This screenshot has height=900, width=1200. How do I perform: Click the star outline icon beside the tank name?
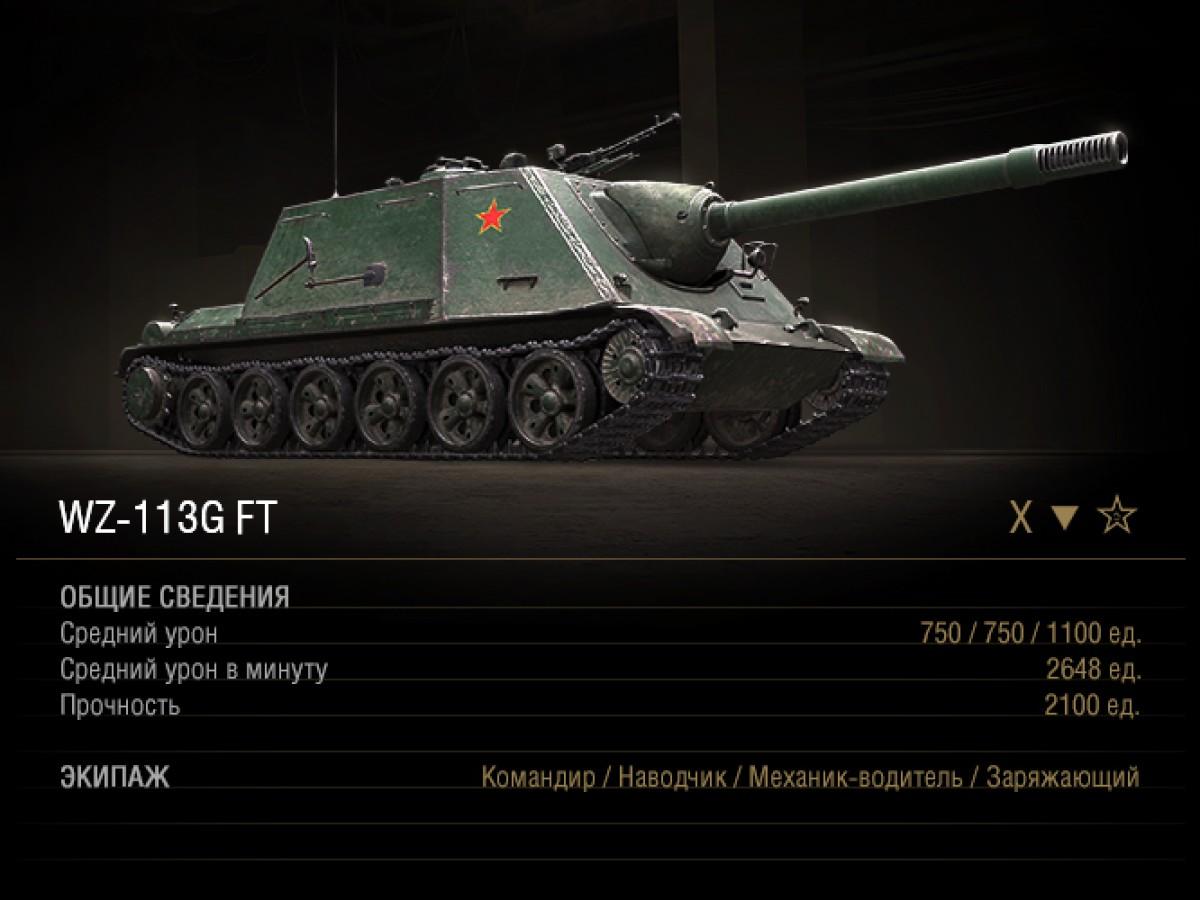click(1118, 518)
